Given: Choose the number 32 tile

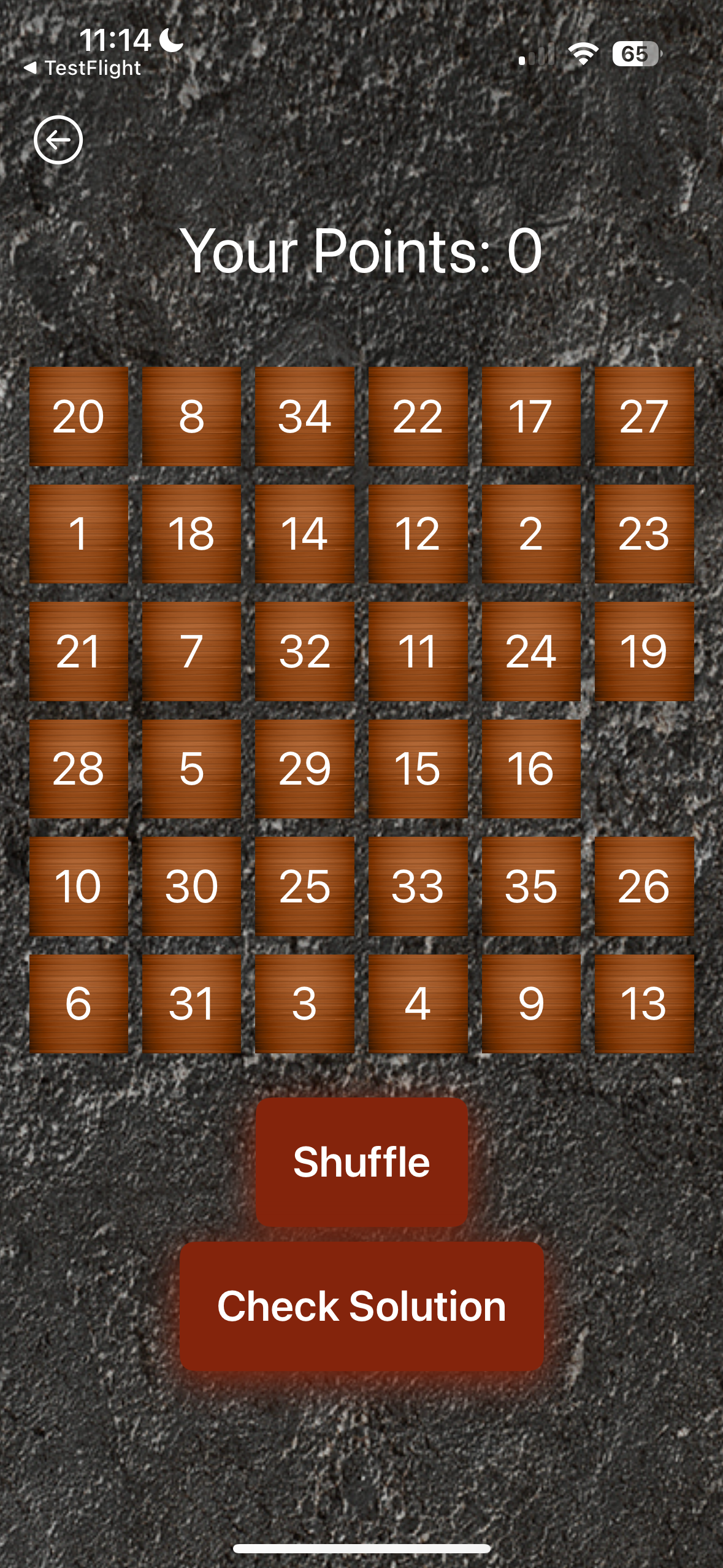Looking at the screenshot, I should pyautogui.click(x=305, y=651).
